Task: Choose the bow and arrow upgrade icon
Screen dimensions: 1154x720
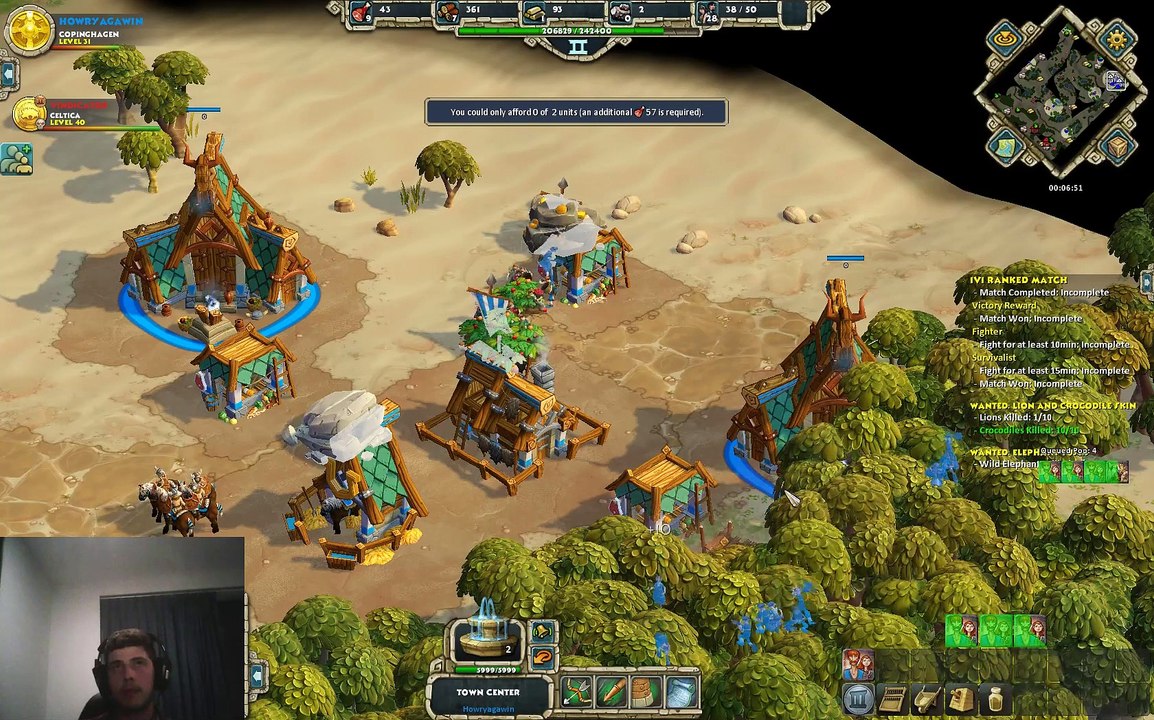Action: pyautogui.click(x=577, y=691)
